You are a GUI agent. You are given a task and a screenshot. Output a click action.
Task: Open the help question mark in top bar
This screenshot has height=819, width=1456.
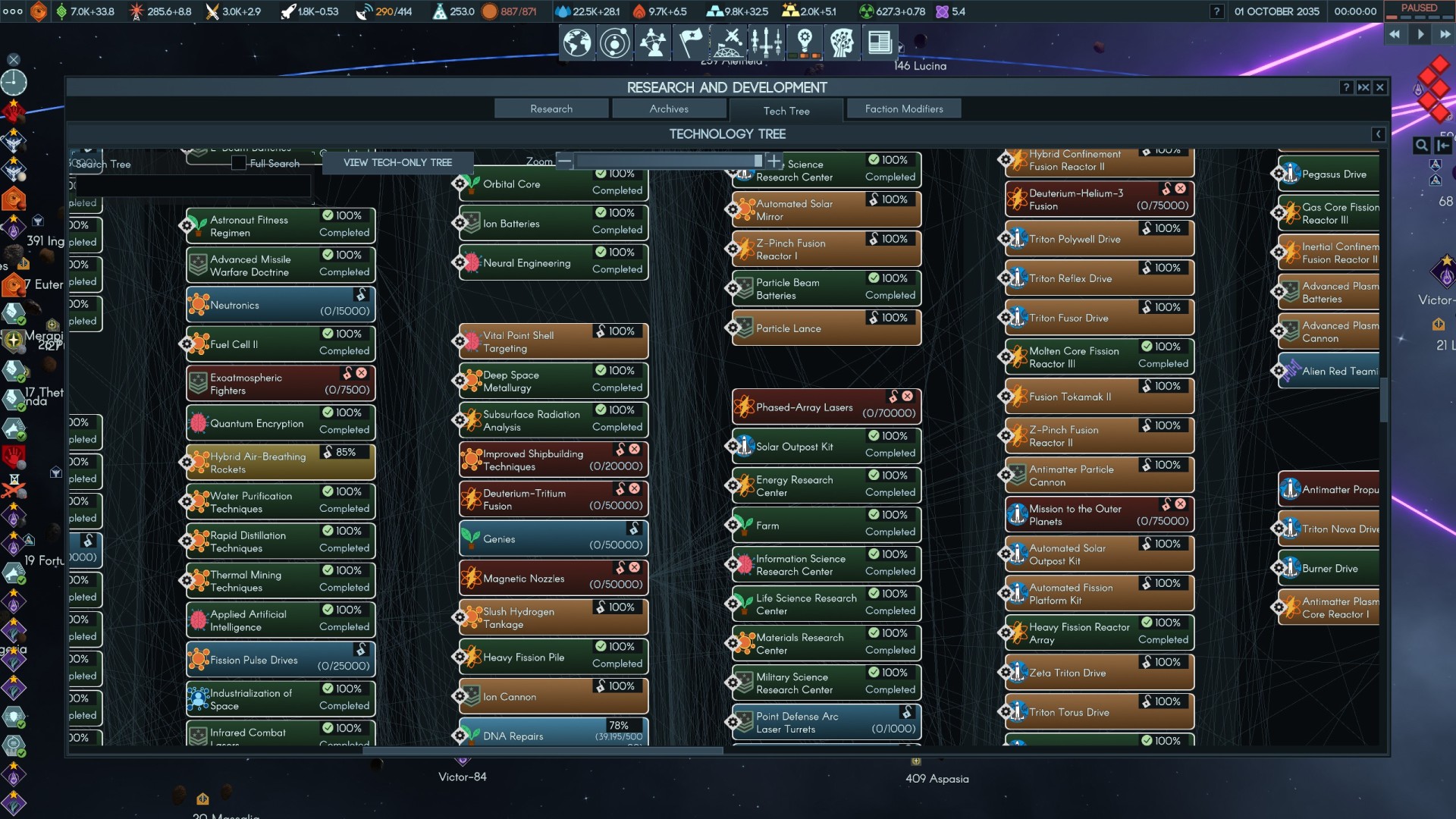point(1217,11)
